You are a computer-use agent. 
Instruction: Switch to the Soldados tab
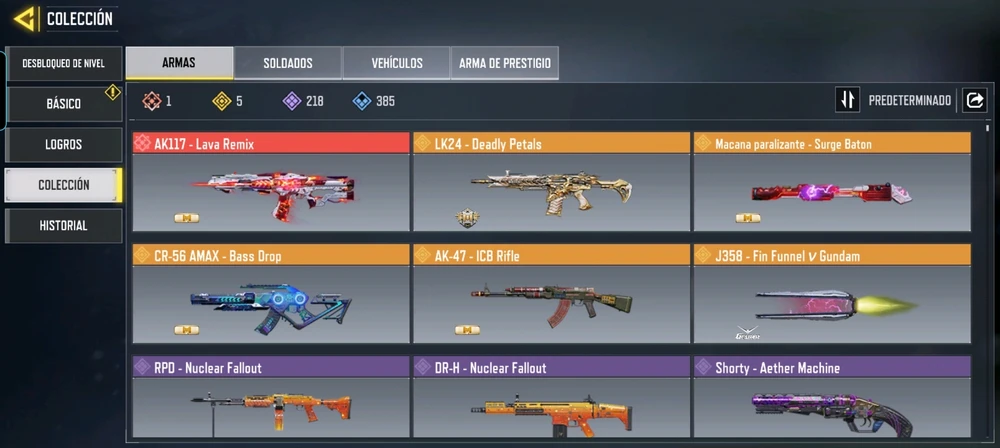[288, 63]
